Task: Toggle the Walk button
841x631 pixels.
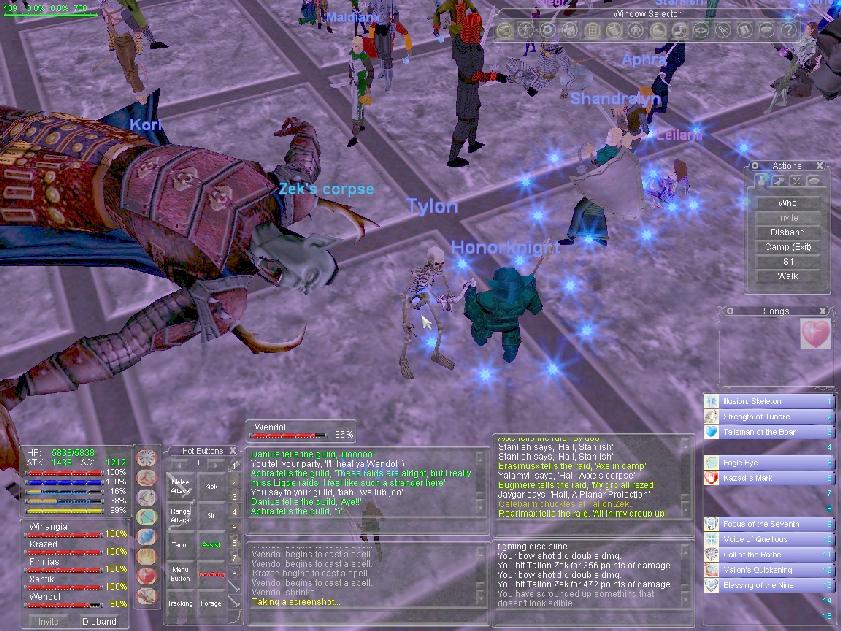Action: (788, 275)
